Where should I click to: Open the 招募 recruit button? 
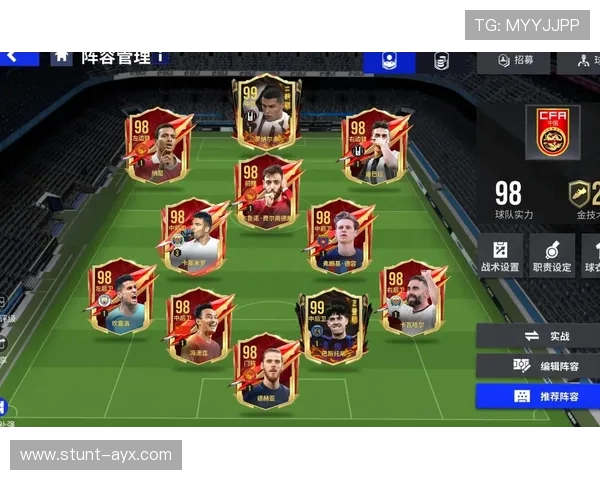tap(514, 60)
